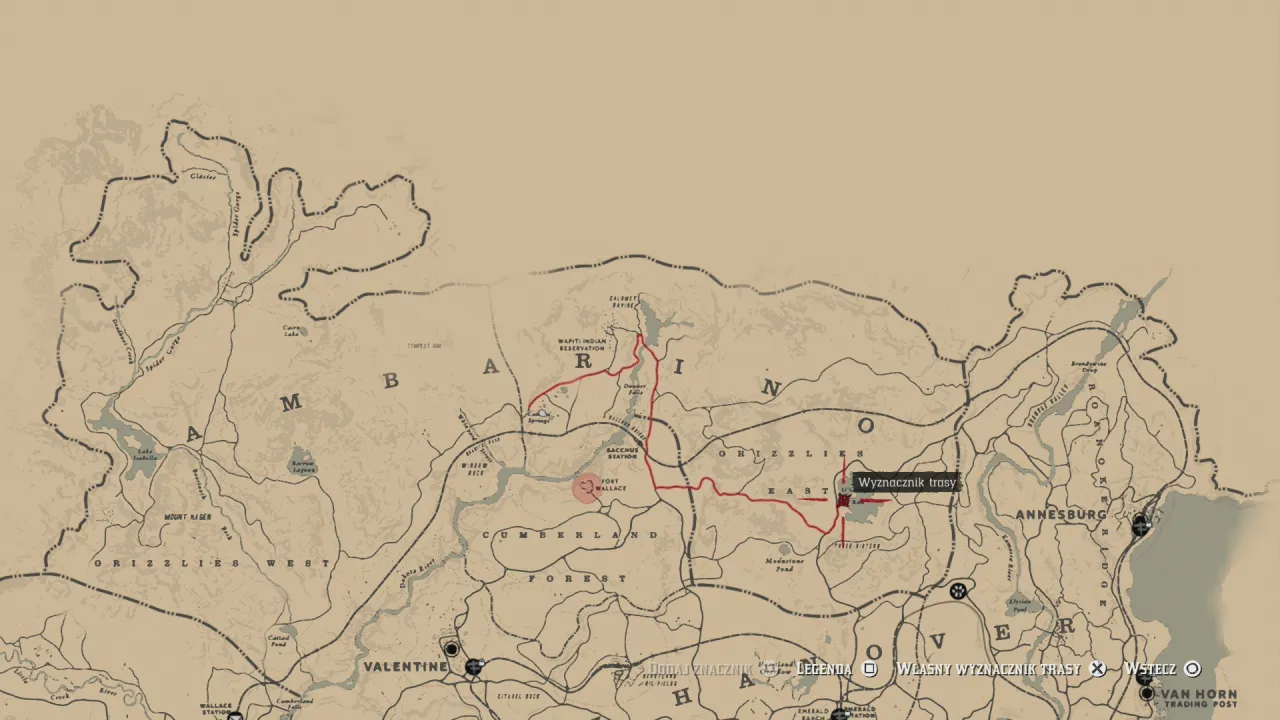Click the station icon next to Valentine

pyautogui.click(x=474, y=667)
